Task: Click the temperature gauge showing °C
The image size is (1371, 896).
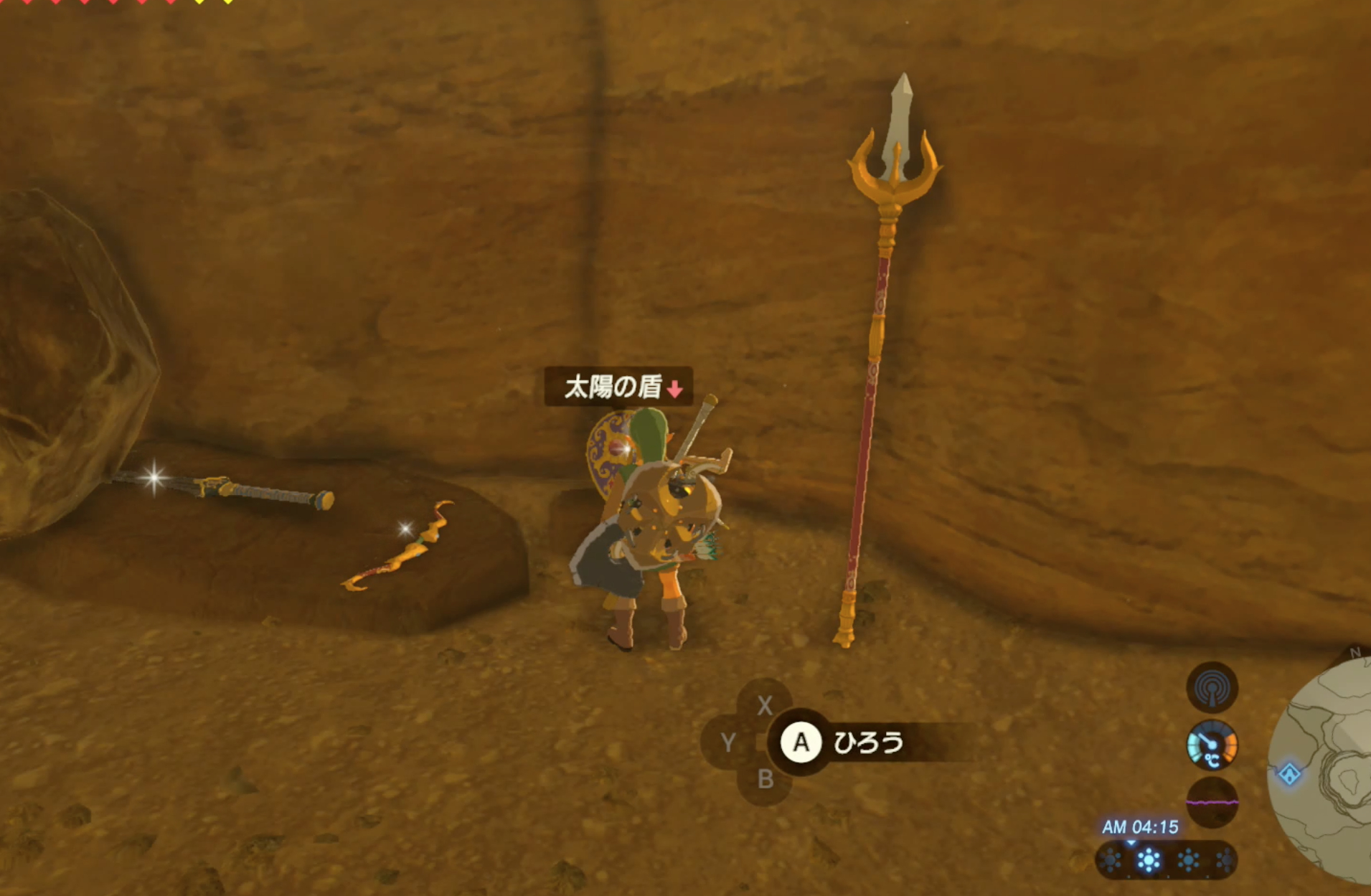Action: (x=1212, y=746)
